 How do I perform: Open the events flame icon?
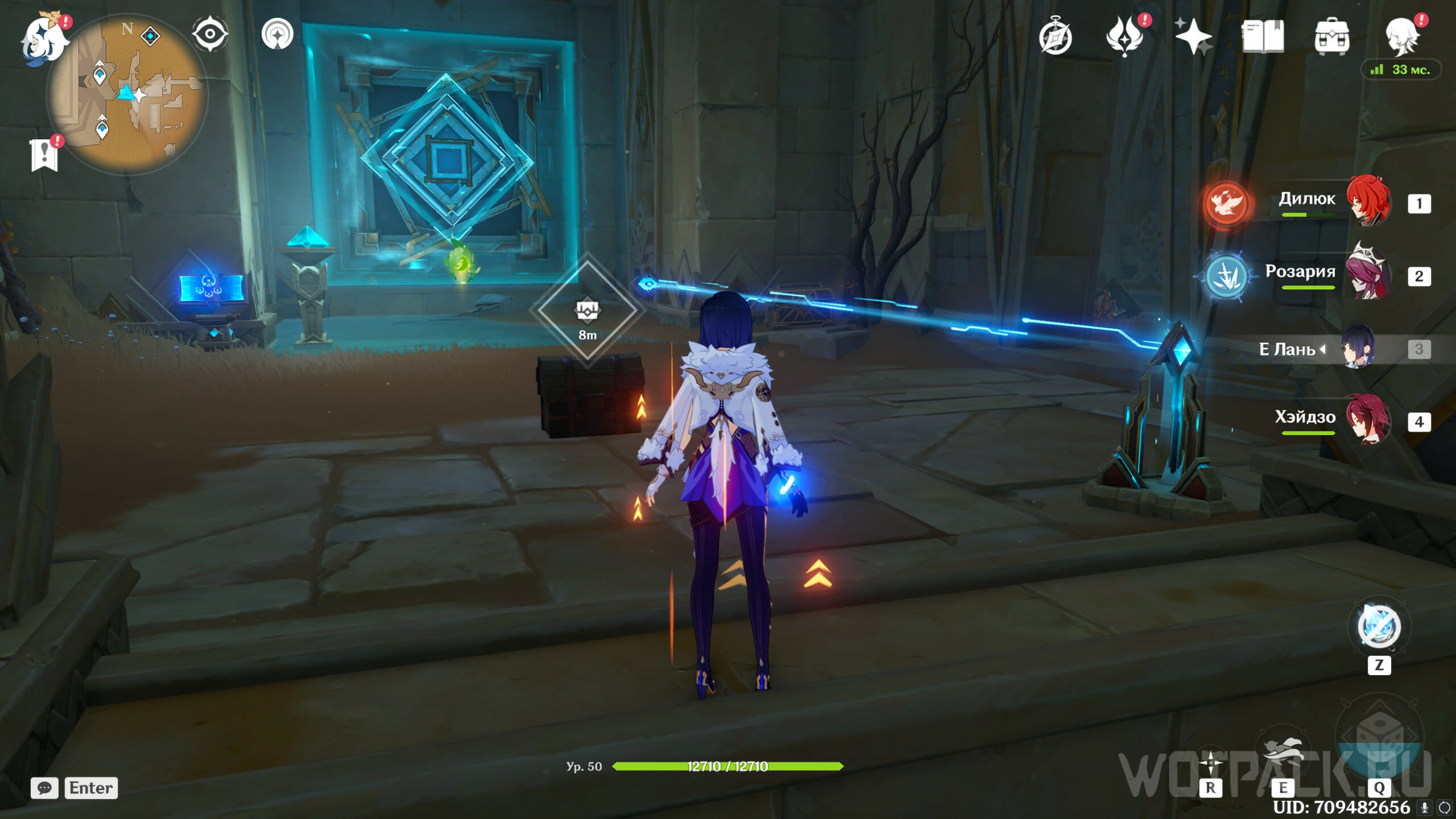1124,36
